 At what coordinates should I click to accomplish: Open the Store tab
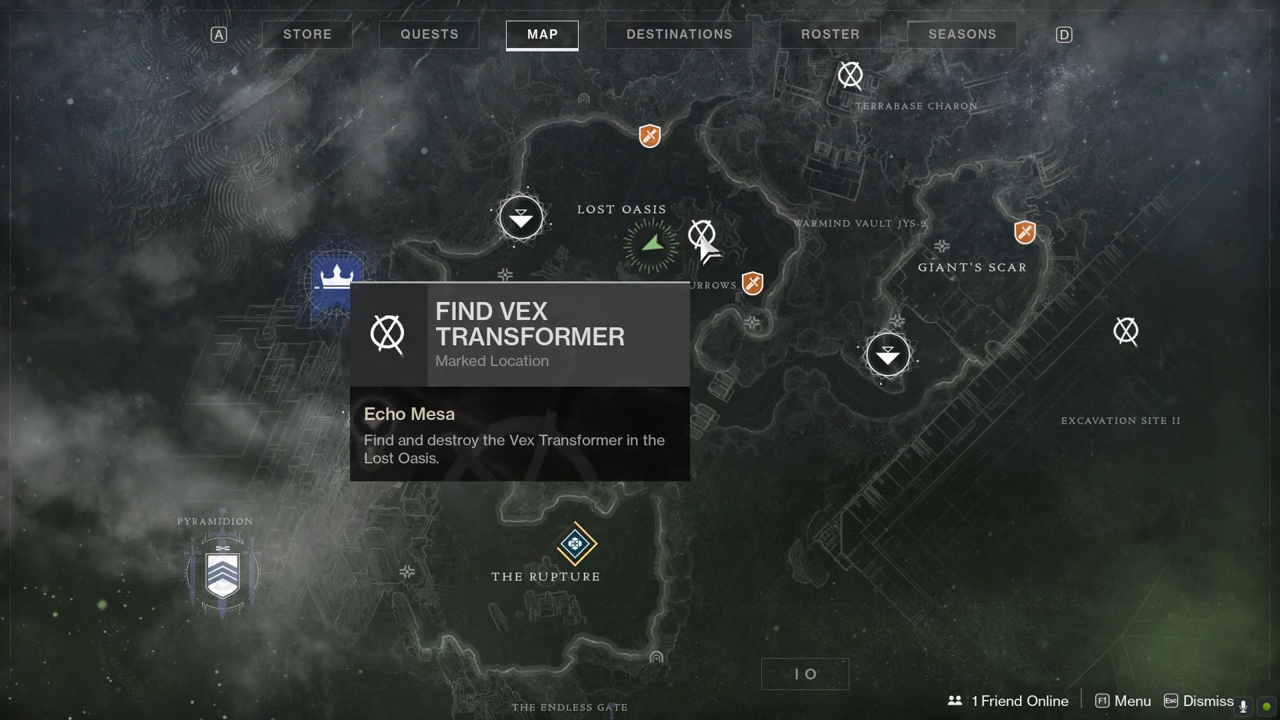[307, 34]
